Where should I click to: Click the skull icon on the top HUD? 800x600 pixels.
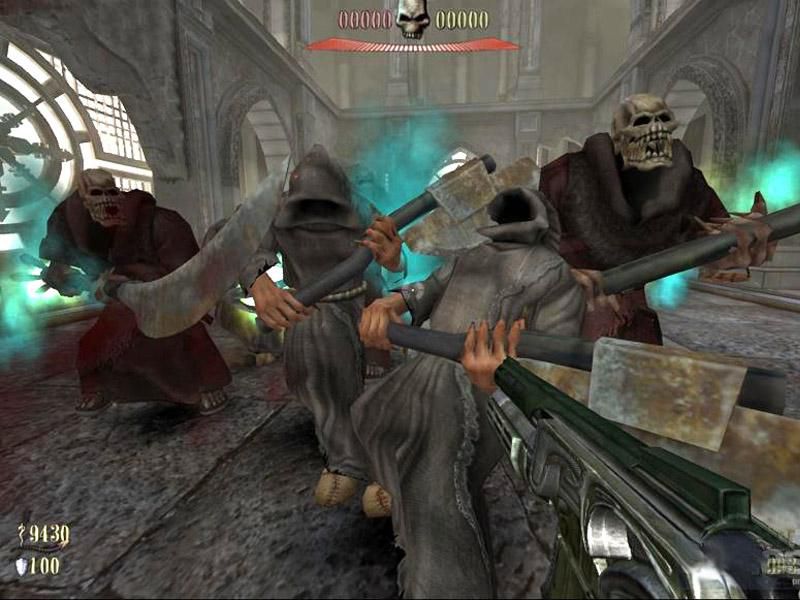(412, 20)
